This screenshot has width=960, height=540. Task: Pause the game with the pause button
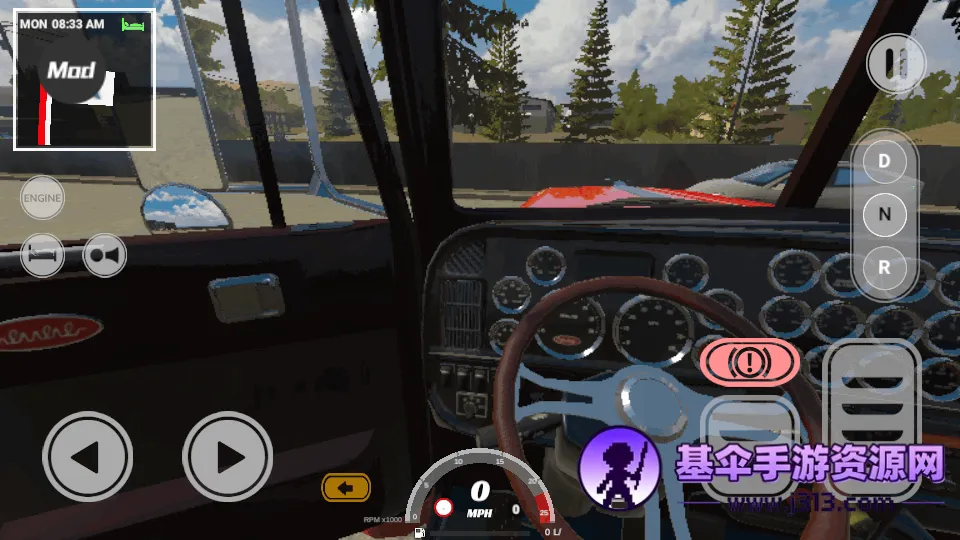894,64
